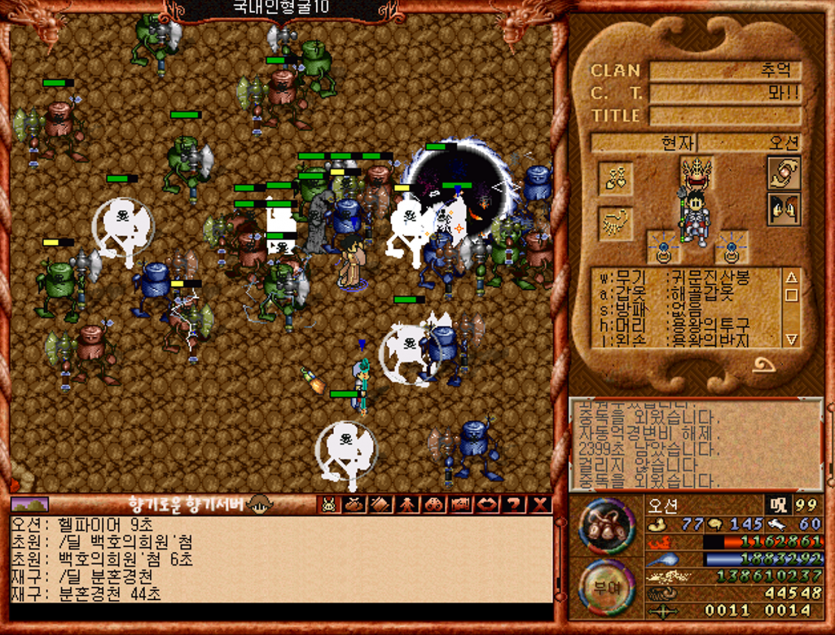Close the panel with the X button
The height and width of the screenshot is (635, 835).
coord(541,505)
